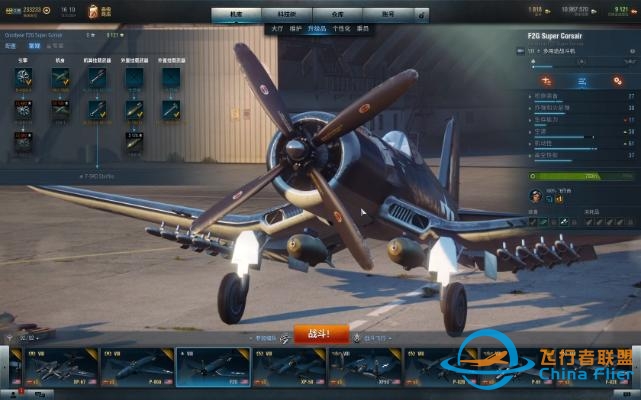The image size is (641, 400).
Task: Open the 机库 hangar tab
Action: coord(235,15)
